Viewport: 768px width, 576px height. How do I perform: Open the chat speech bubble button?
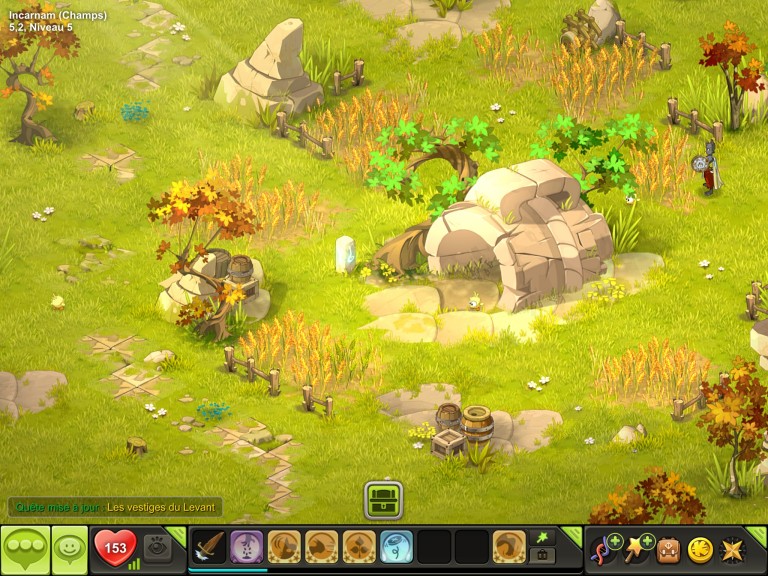pyautogui.click(x=25, y=548)
